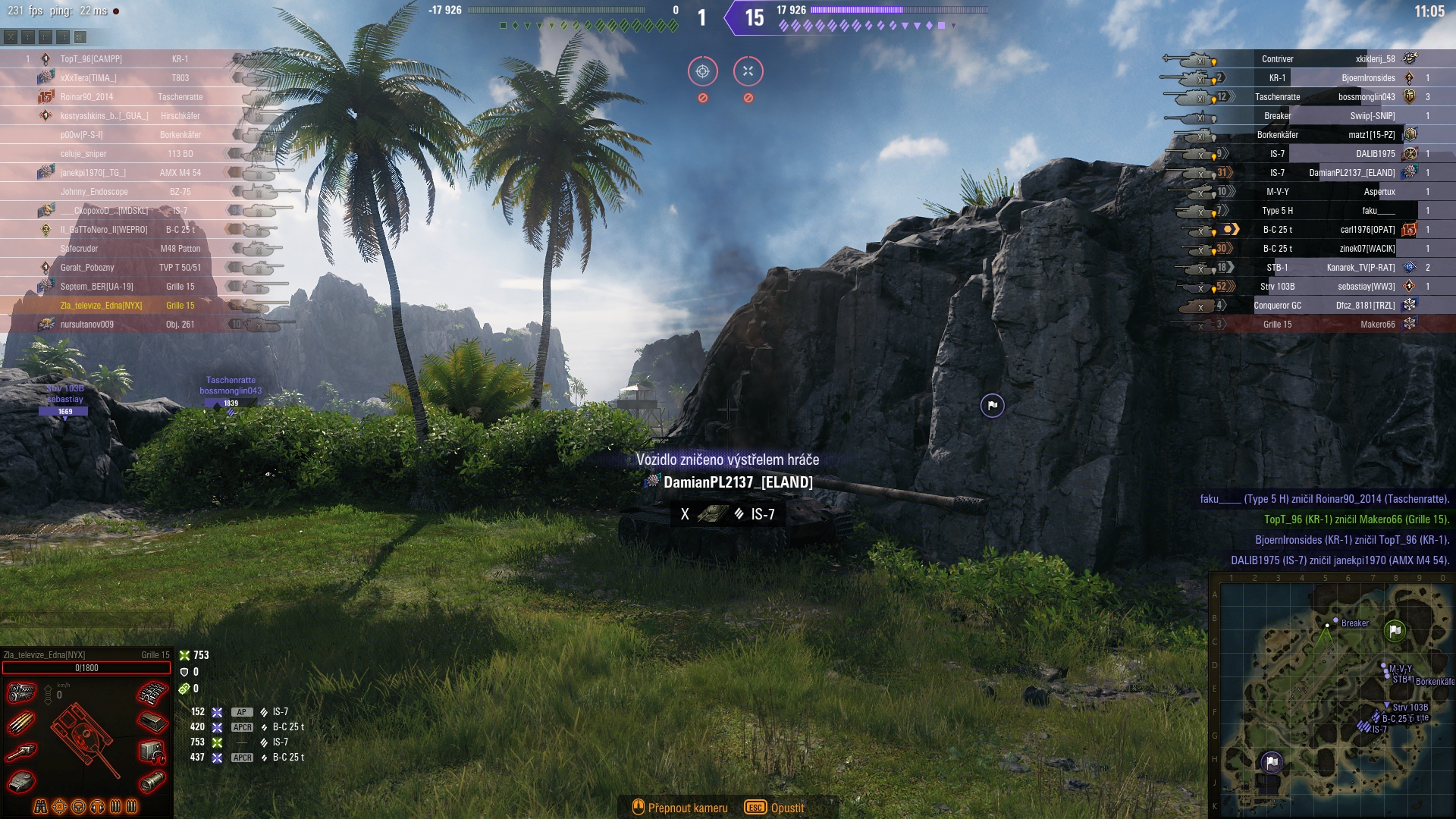The width and height of the screenshot is (1456, 819).
Task: Pick enemy Makero66 Grille 15 row
Action: pos(1327,325)
